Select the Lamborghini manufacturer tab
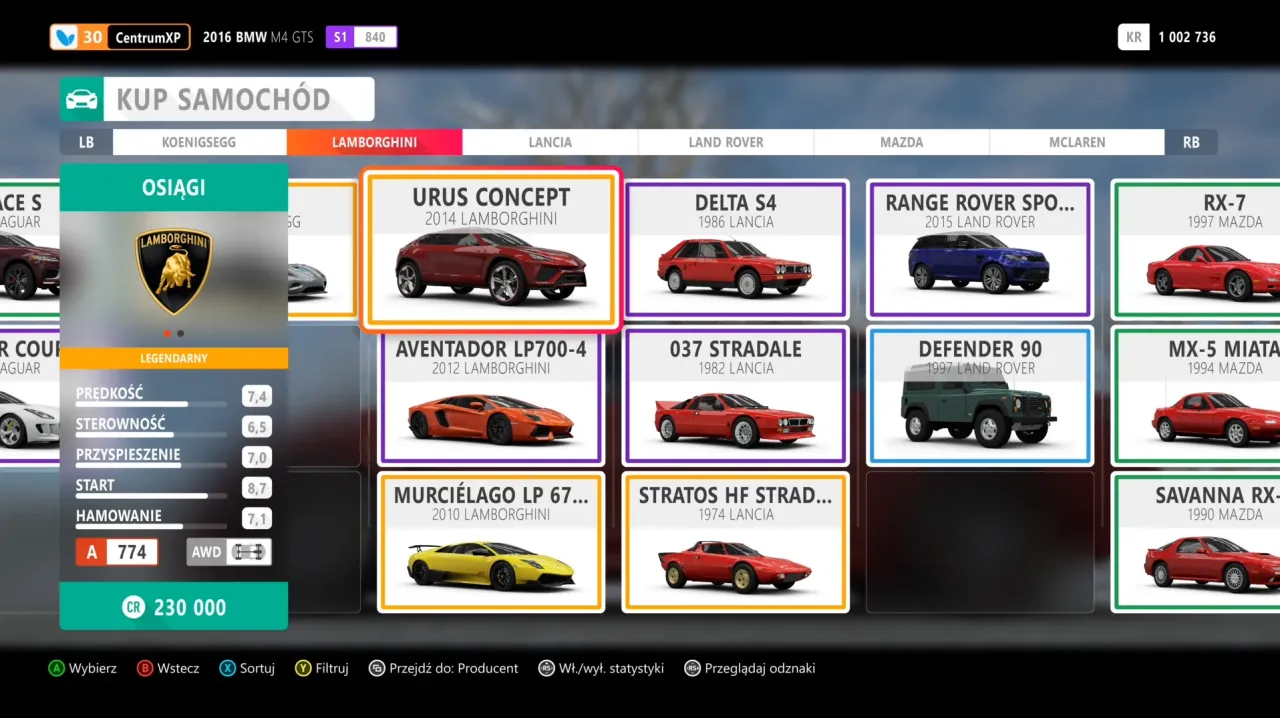 pyautogui.click(x=374, y=142)
